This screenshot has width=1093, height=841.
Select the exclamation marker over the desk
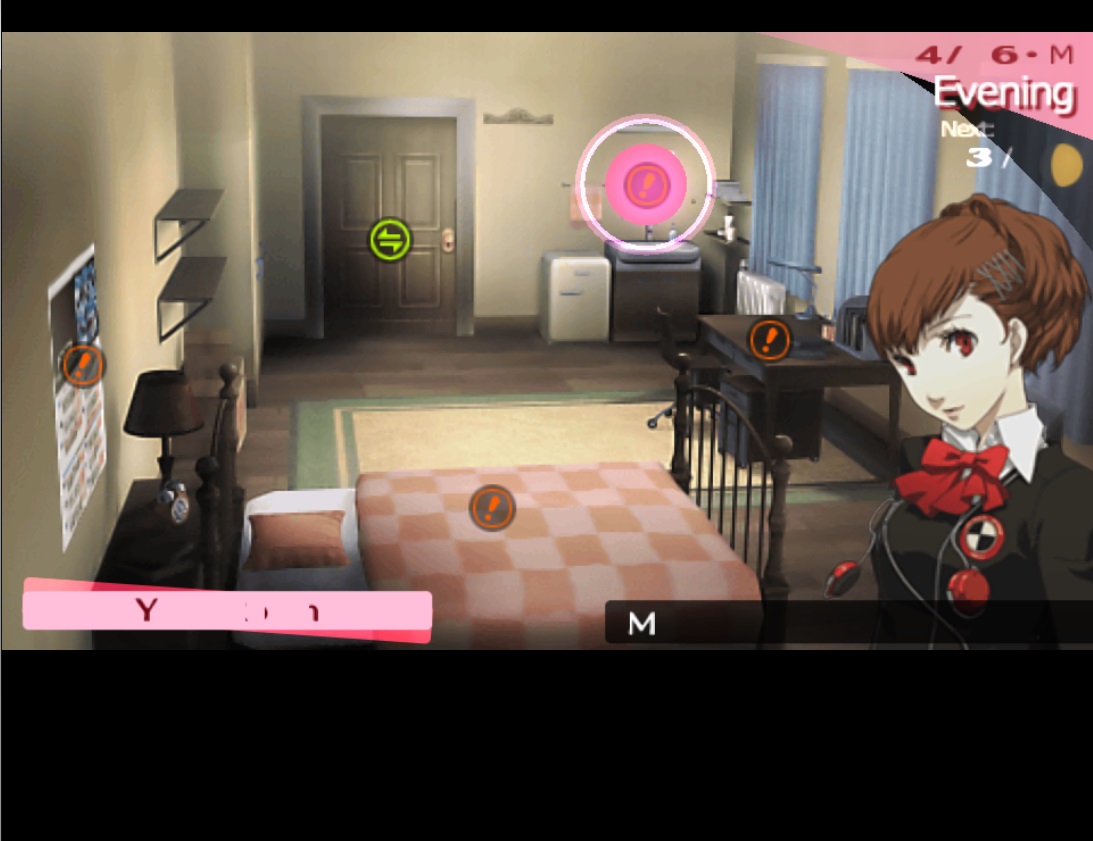click(769, 340)
